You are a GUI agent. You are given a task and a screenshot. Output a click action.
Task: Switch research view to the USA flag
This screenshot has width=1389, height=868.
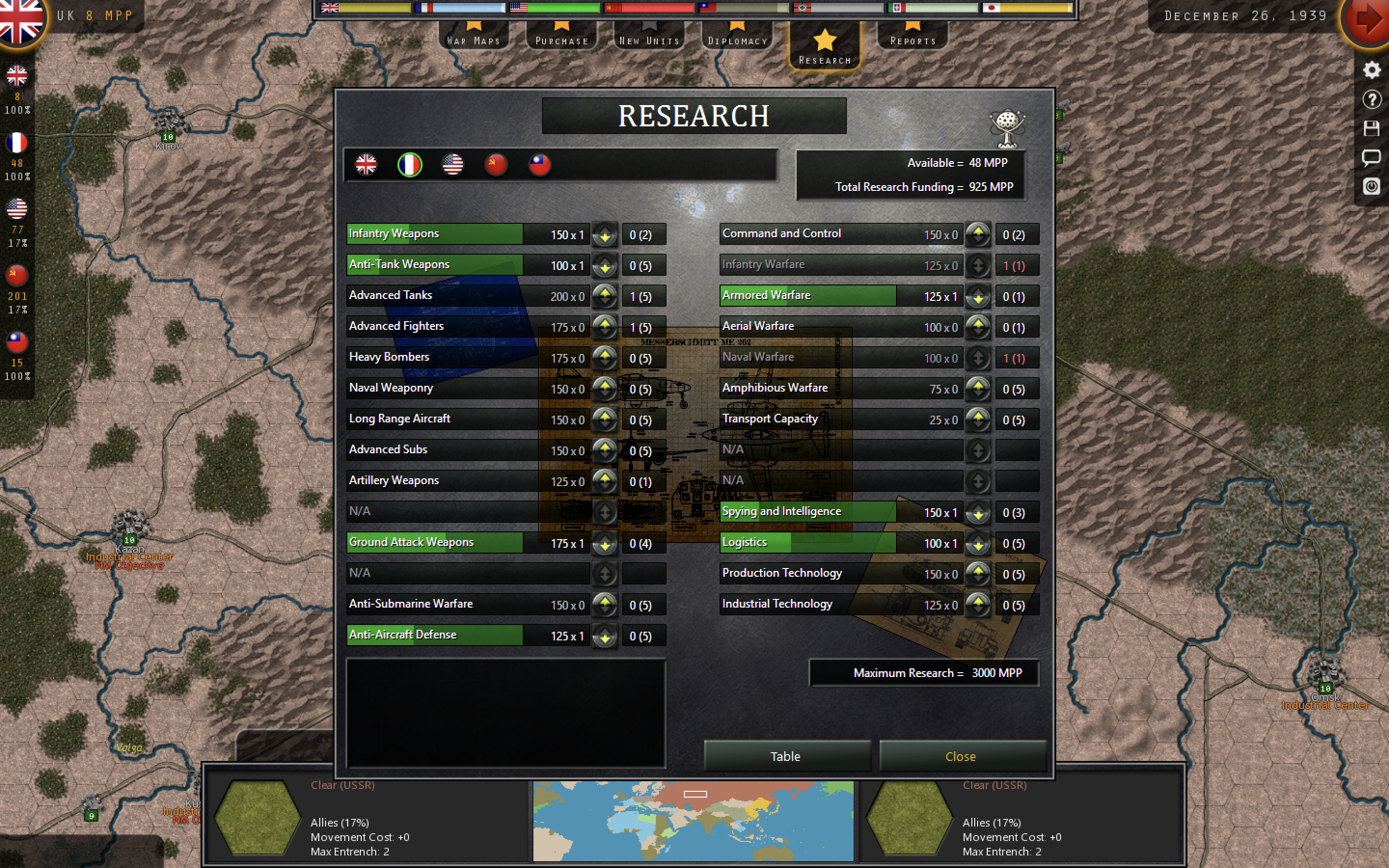click(453, 165)
